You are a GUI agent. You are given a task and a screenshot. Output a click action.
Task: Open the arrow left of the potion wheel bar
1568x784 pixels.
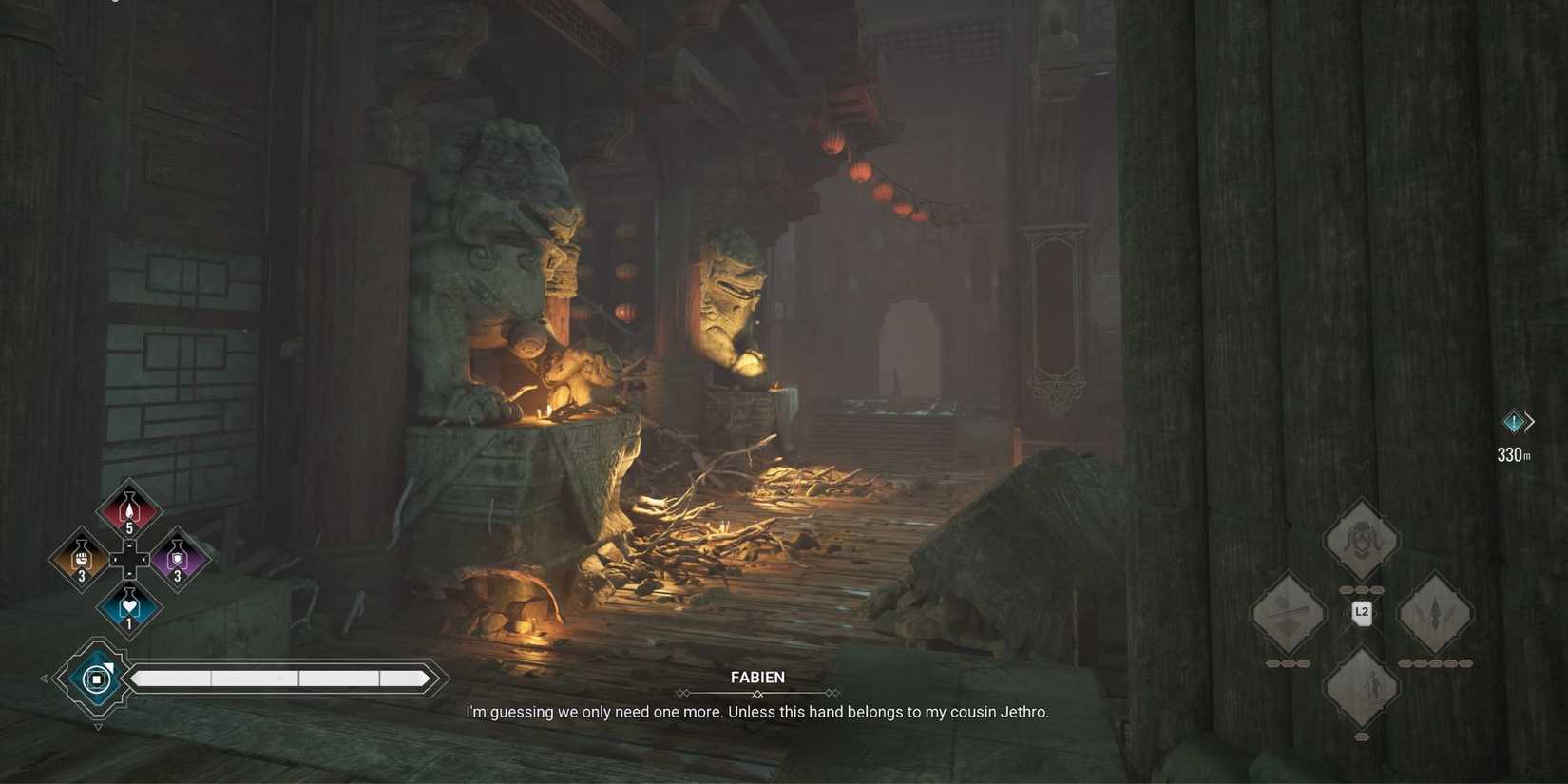pos(44,678)
